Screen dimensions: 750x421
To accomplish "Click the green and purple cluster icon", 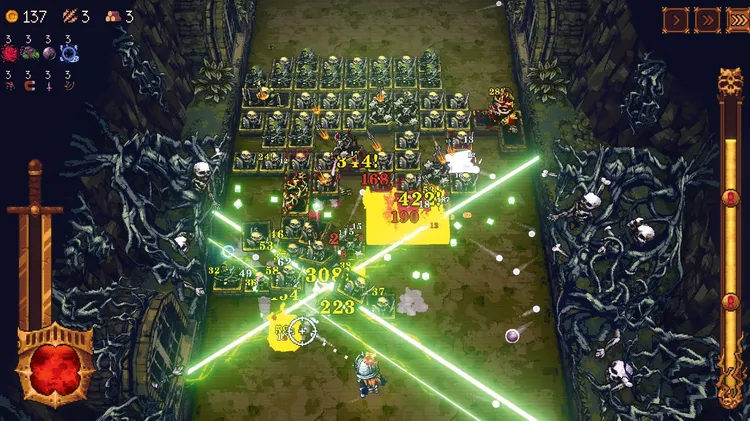I will pyautogui.click(x=29, y=53).
